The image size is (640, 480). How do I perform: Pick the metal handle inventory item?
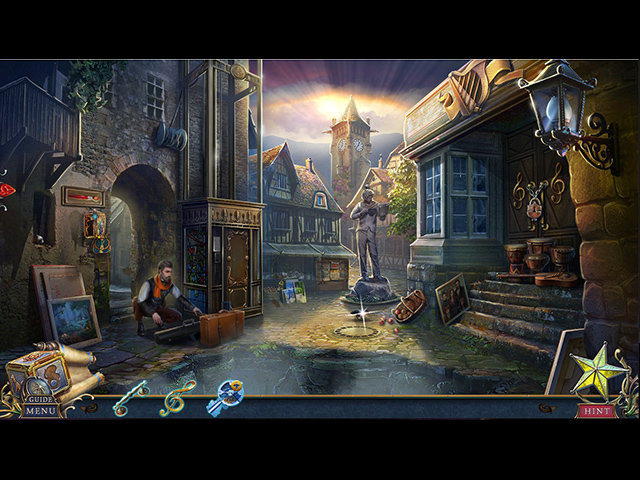(130, 398)
